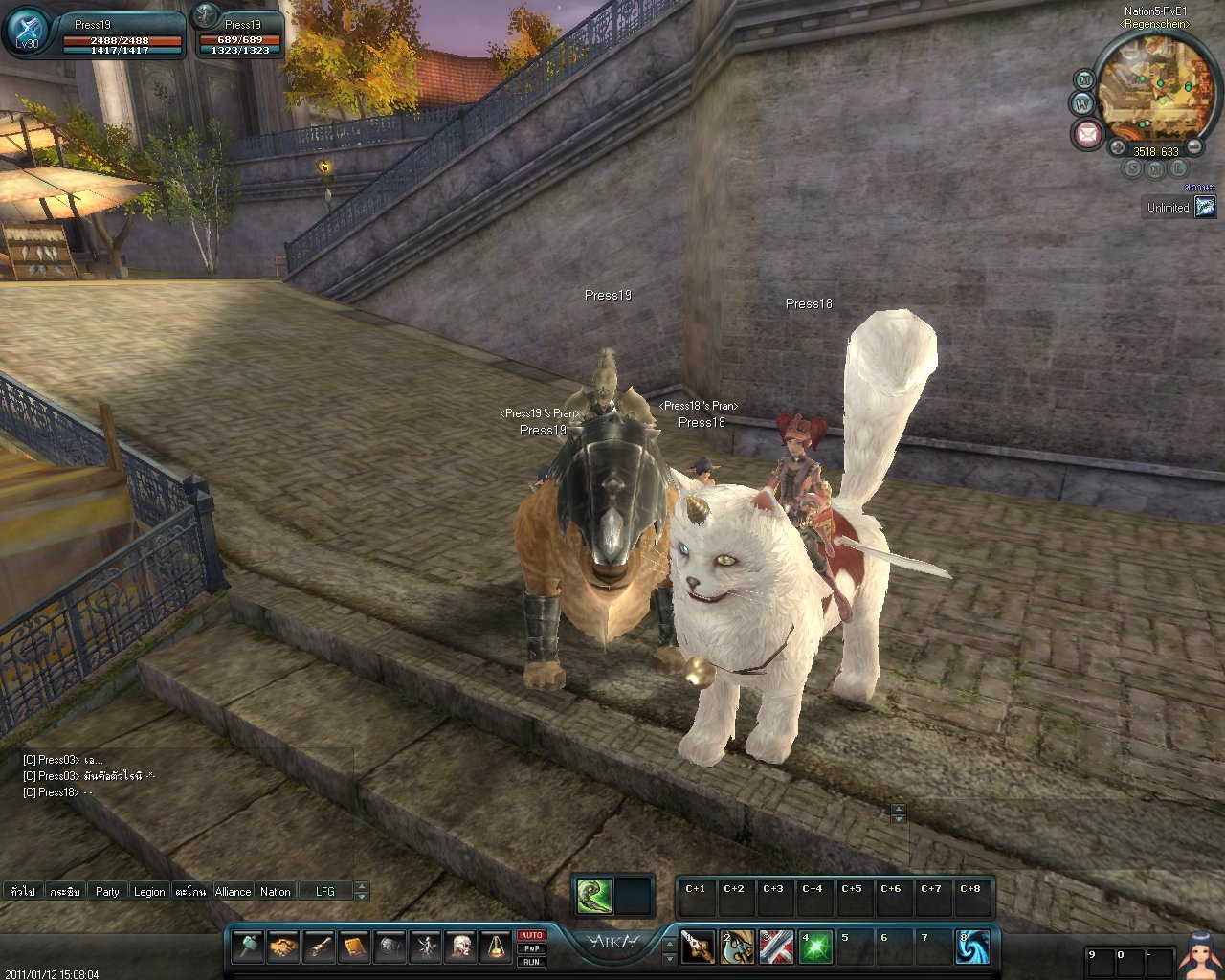Use the green star skill in slot 4
Screen dimensions: 1225x980
(815, 947)
